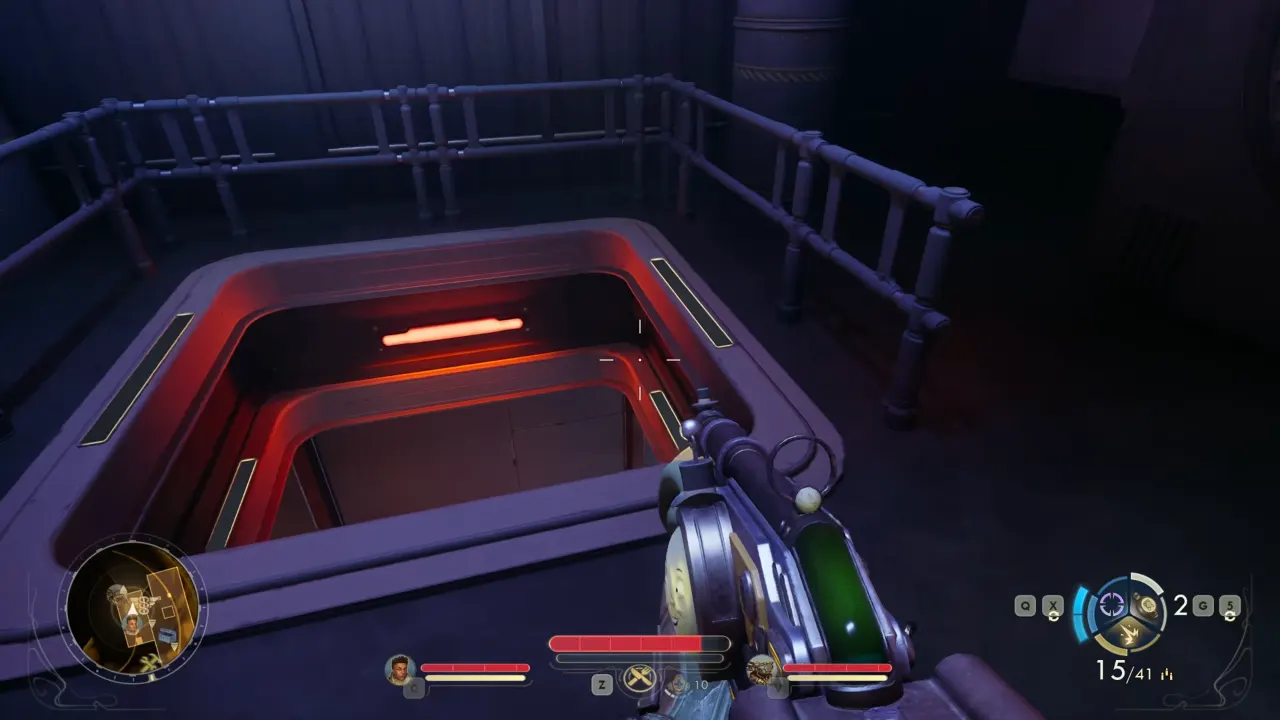Toggle the X swap key prompt
The height and width of the screenshot is (720, 1280).
(1052, 605)
